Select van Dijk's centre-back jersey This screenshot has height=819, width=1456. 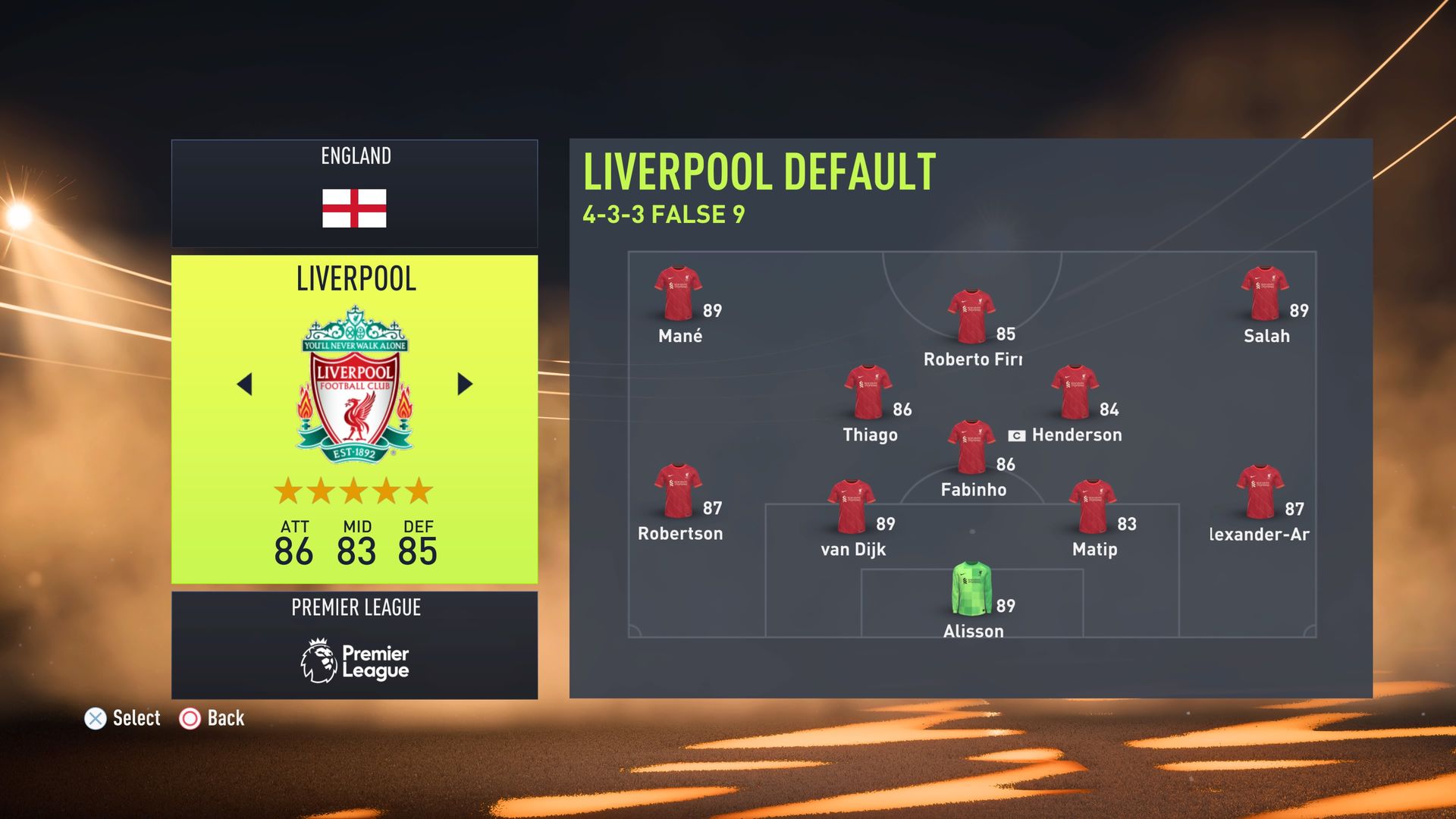853,504
